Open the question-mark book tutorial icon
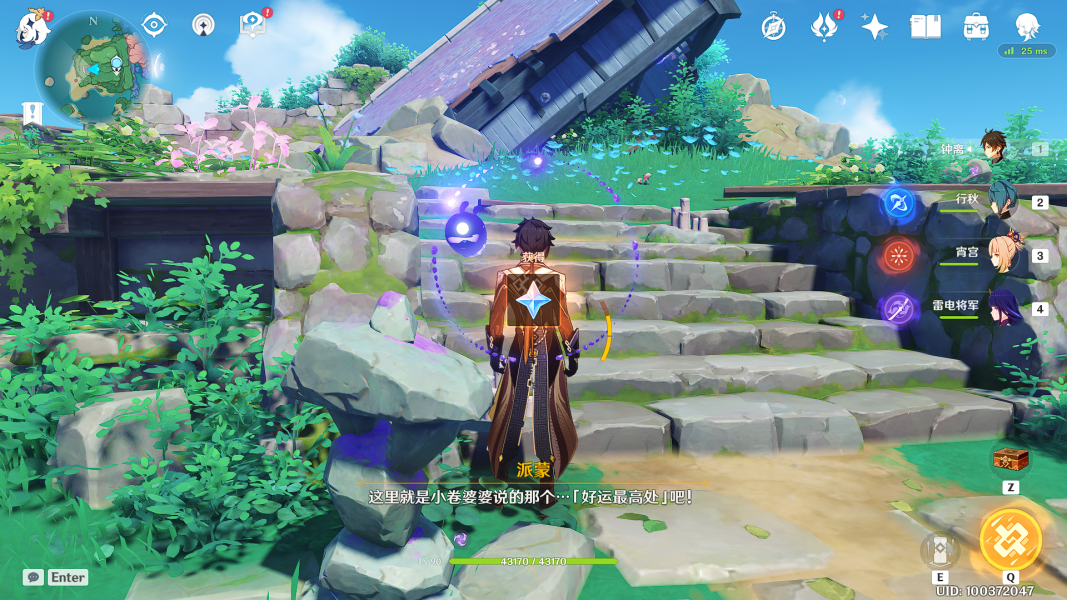Image resolution: width=1067 pixels, height=600 pixels. (x=252, y=25)
